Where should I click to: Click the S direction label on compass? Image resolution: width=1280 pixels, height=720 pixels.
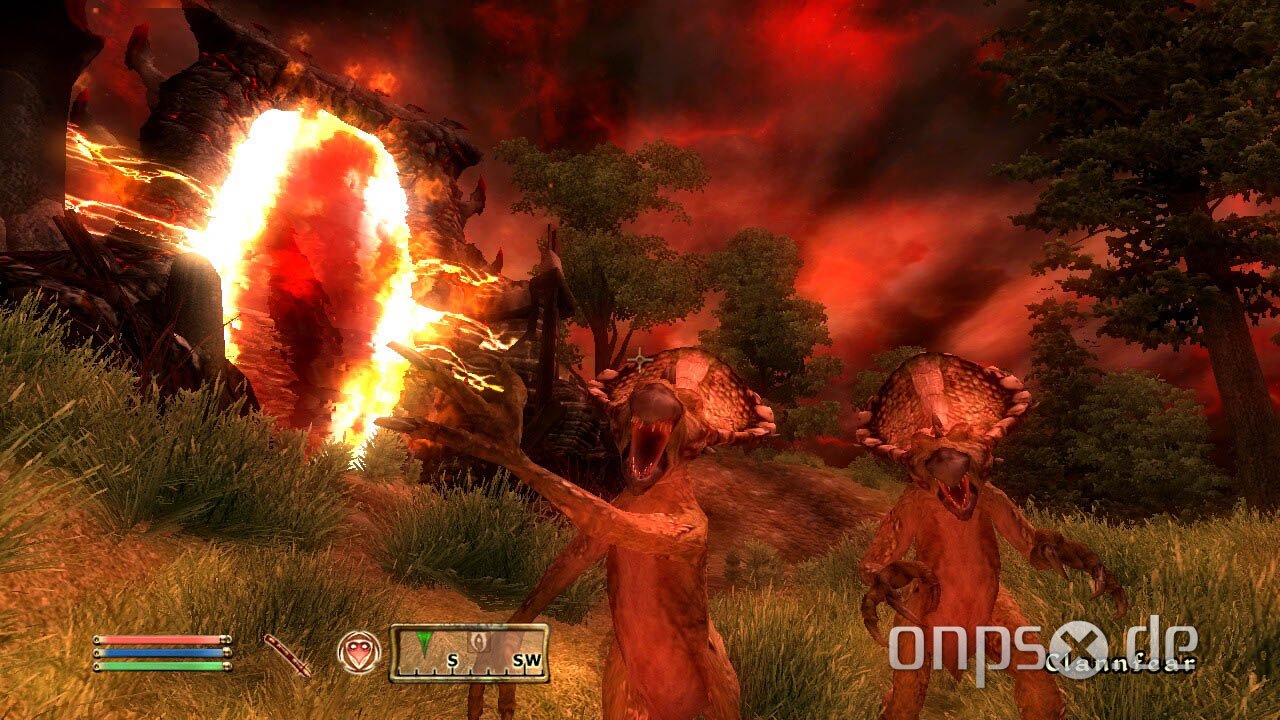(x=452, y=658)
